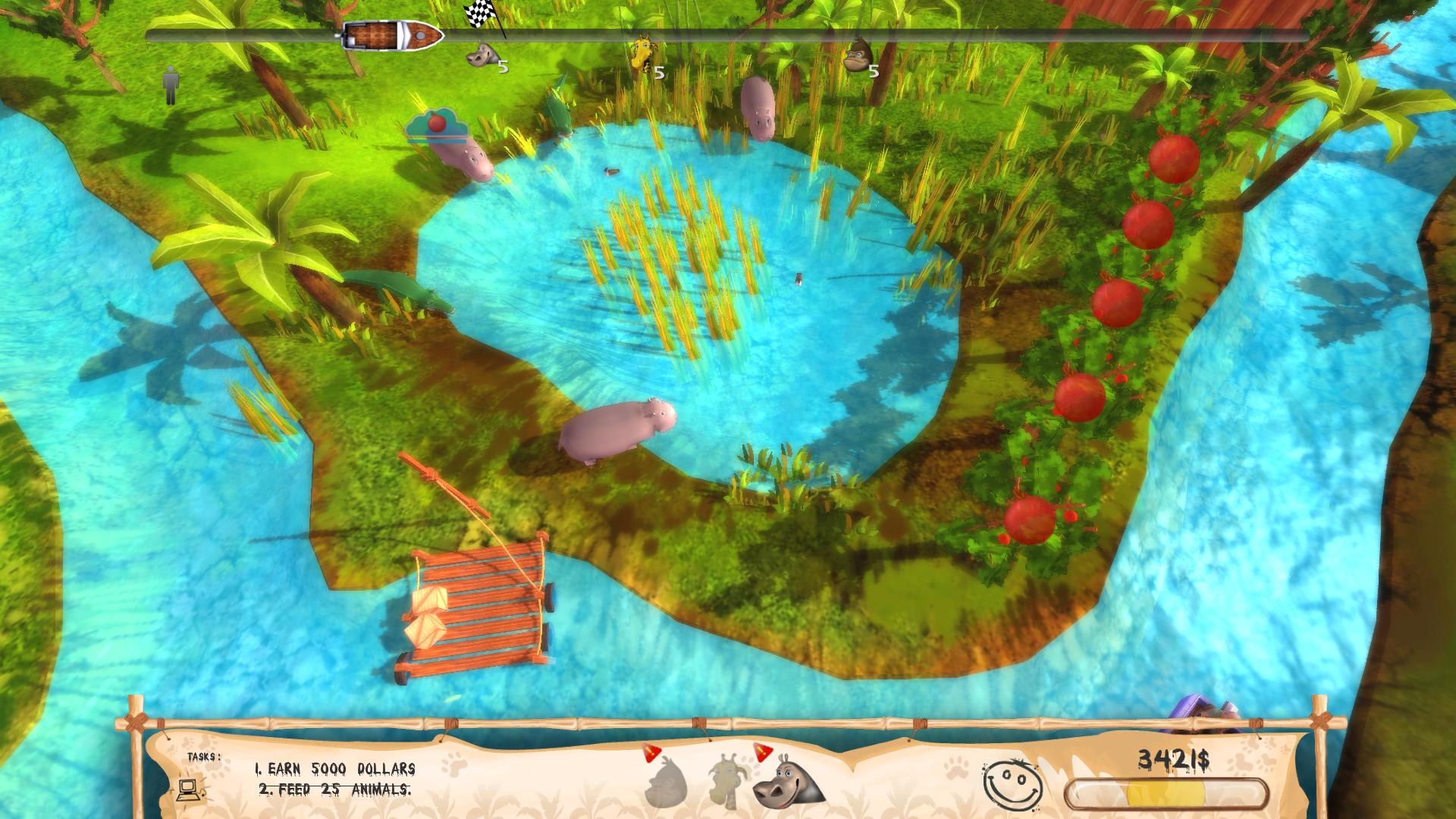Click the hippo stop marker under the route bar
Screen dimensions: 1456x819
pos(482,55)
